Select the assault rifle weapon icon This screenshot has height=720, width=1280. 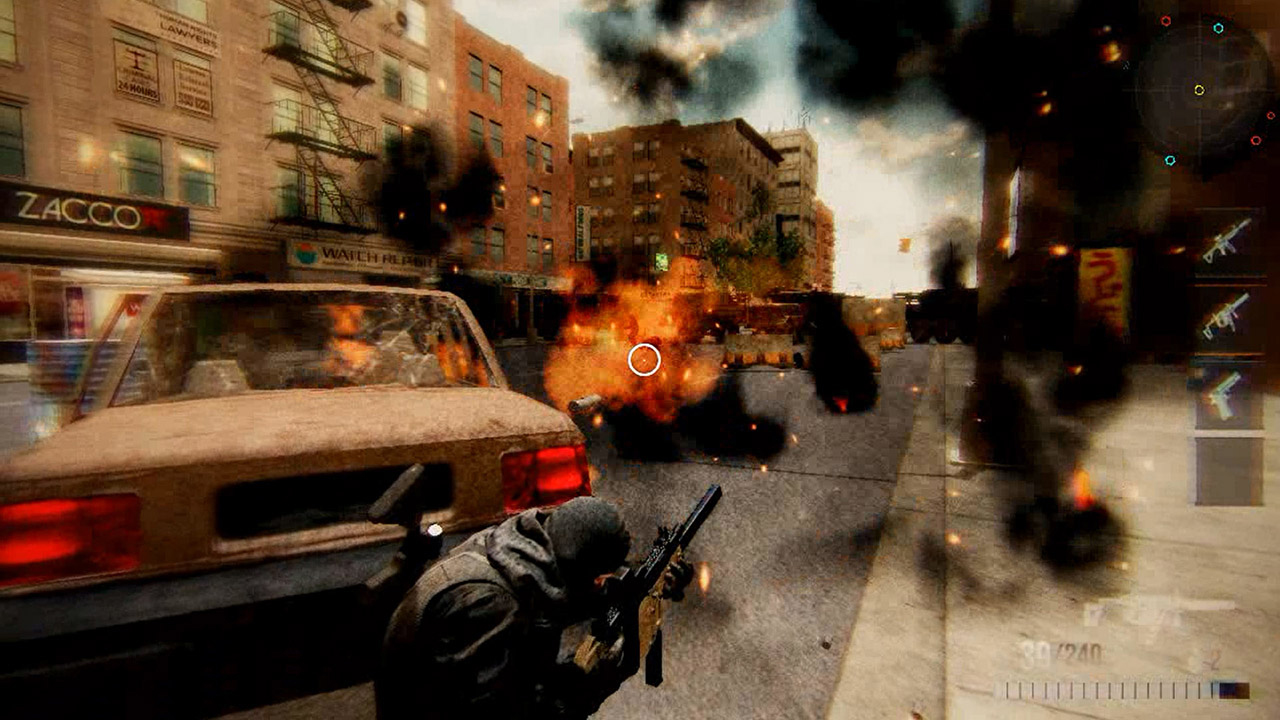click(x=1222, y=246)
